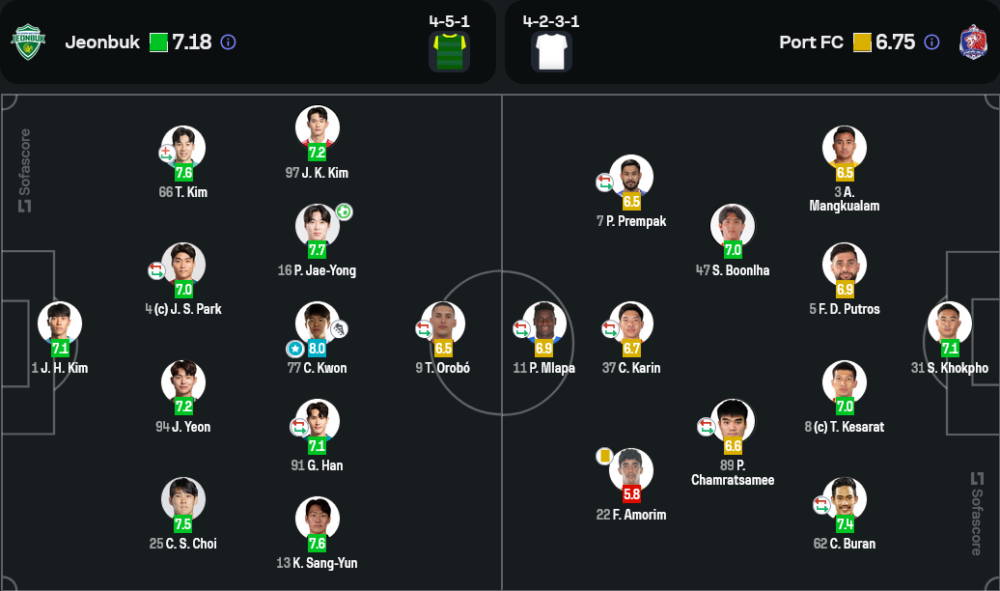View F. Amorim's player details
The image size is (1000, 591).
(631, 472)
